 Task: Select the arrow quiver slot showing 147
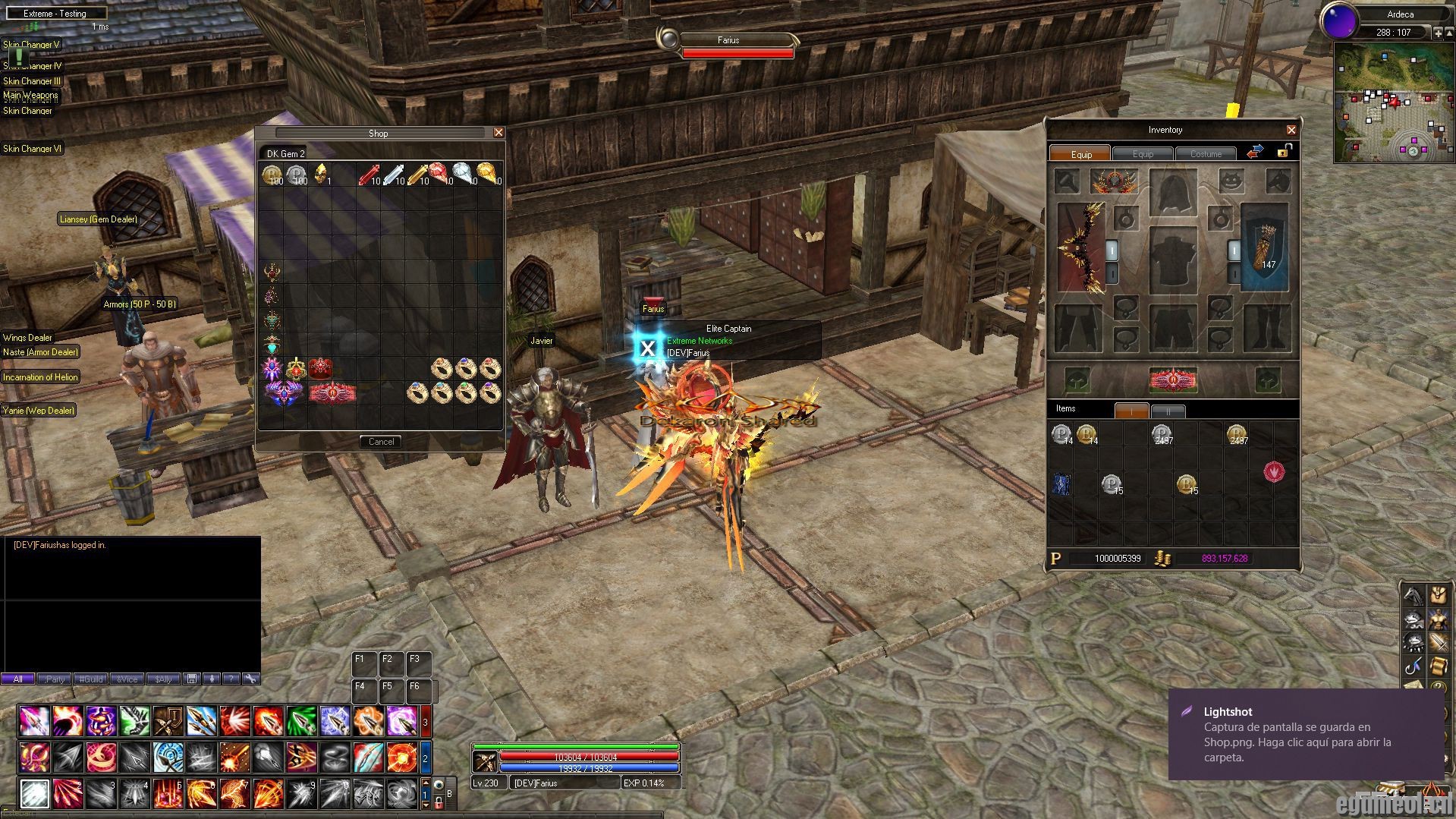1265,247
